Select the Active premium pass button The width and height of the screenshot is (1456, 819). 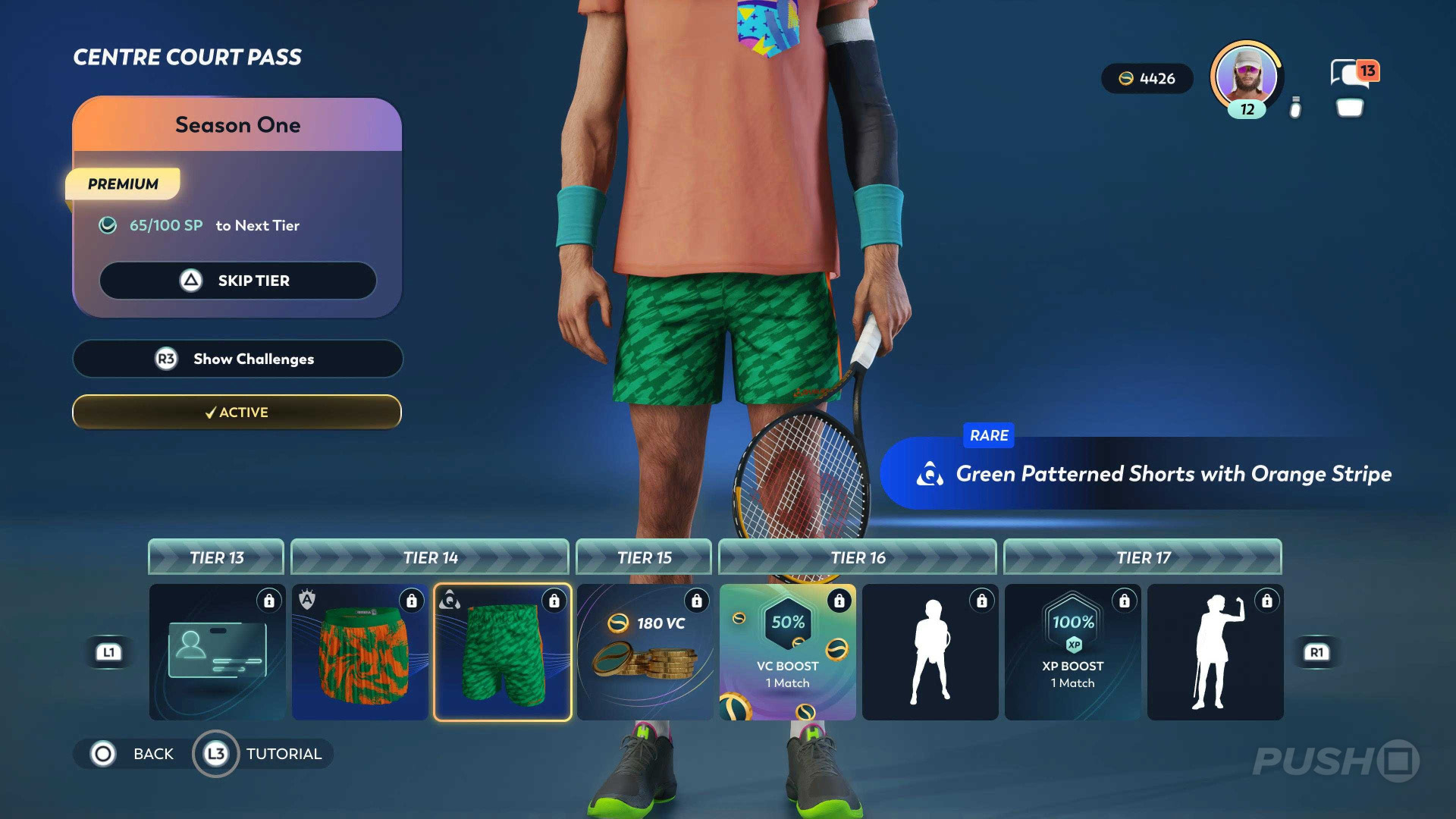237,412
